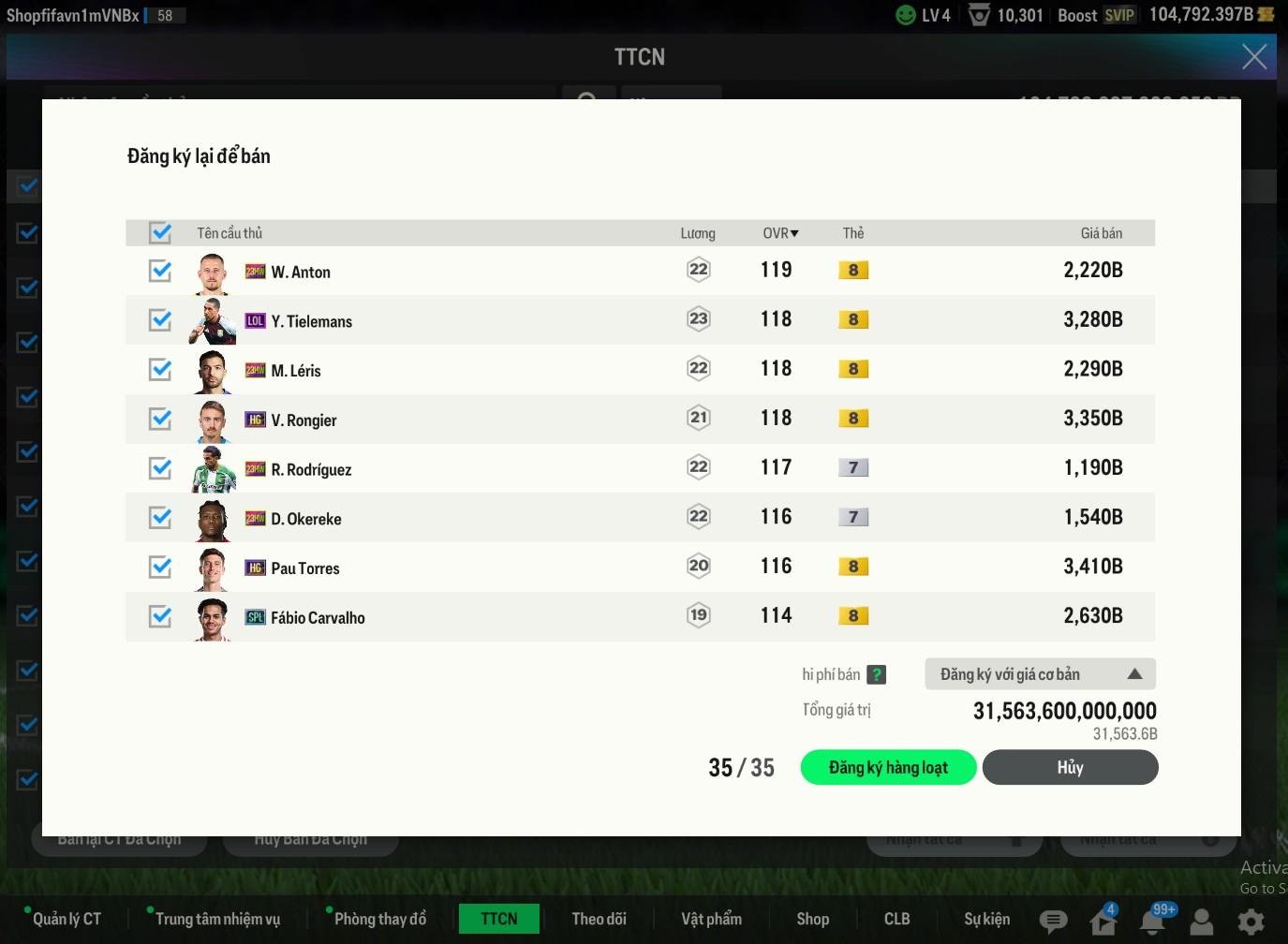Uncheck W. Anton's checkbox
This screenshot has height=944, width=1288.
(160, 271)
